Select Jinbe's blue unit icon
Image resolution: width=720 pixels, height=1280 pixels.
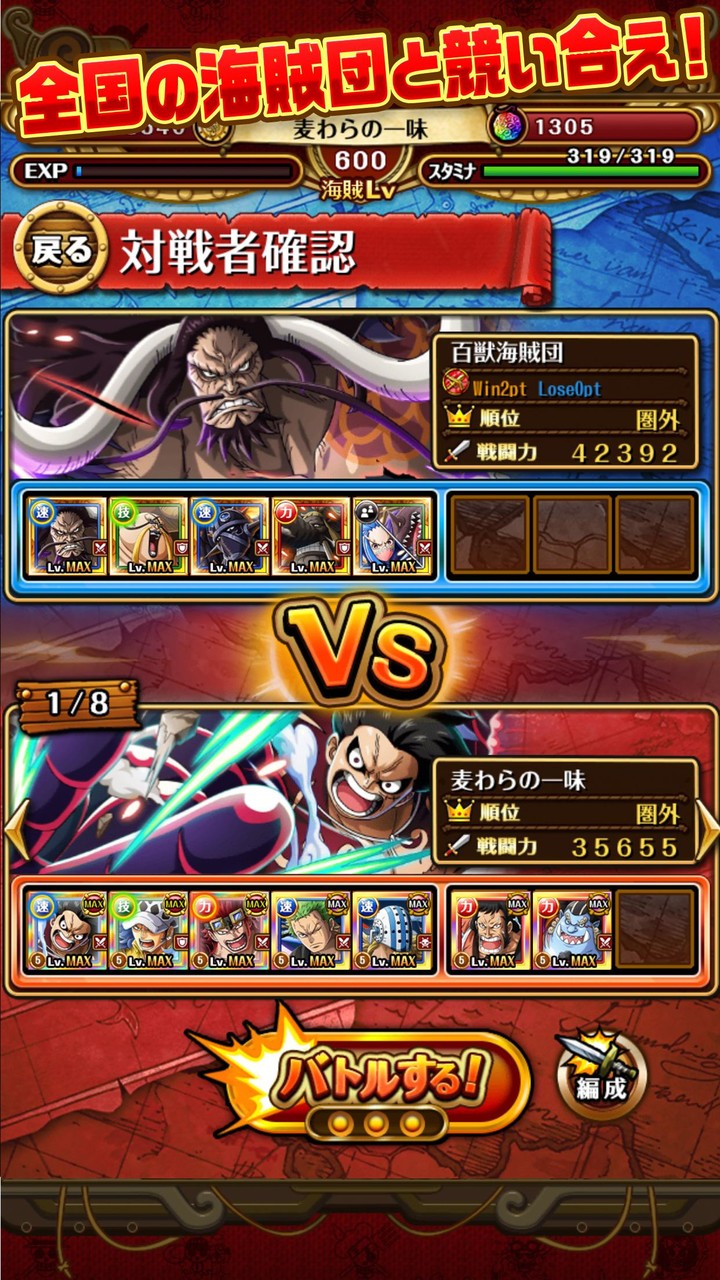[x=572, y=932]
